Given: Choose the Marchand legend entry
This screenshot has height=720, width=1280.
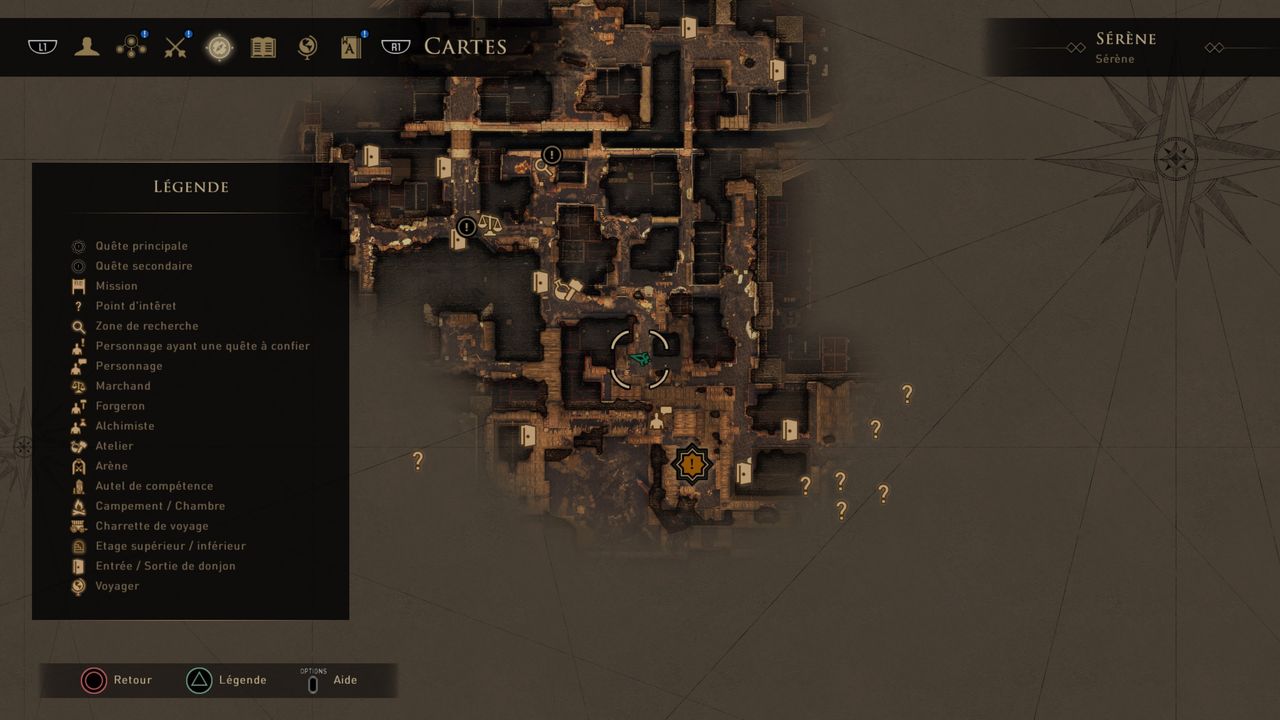Looking at the screenshot, I should coord(123,386).
